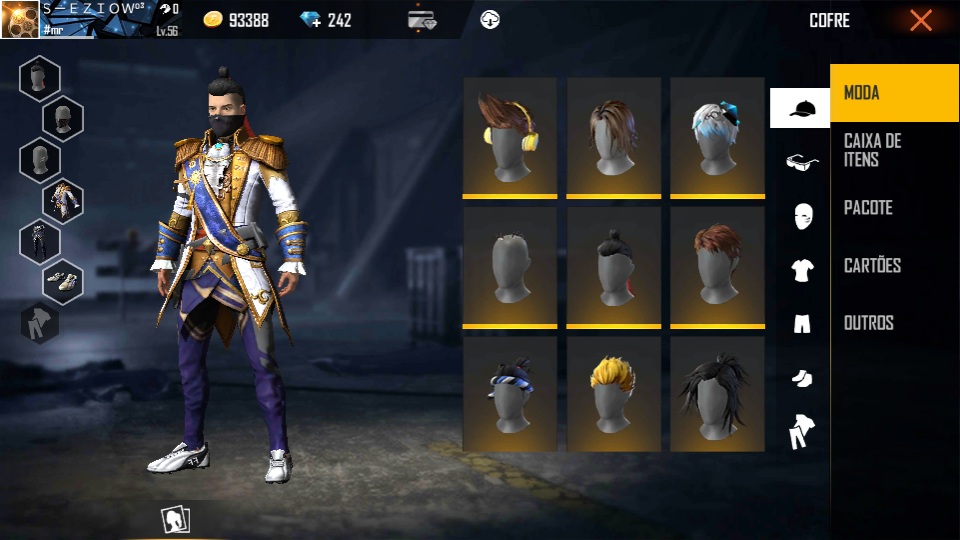Pick the long black spiky hair item

coord(717,394)
